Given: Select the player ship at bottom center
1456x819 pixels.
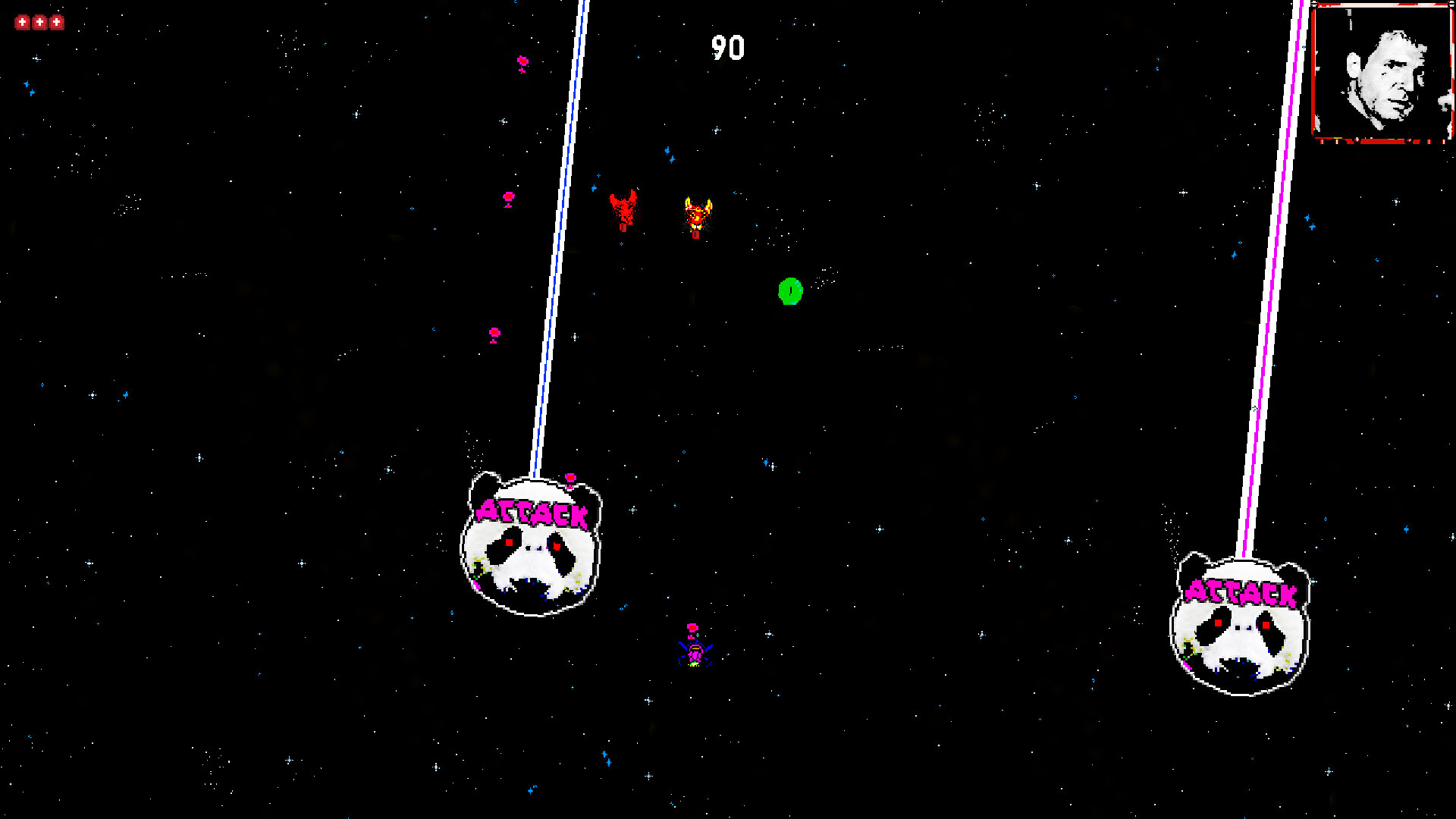Looking at the screenshot, I should (x=695, y=653).
